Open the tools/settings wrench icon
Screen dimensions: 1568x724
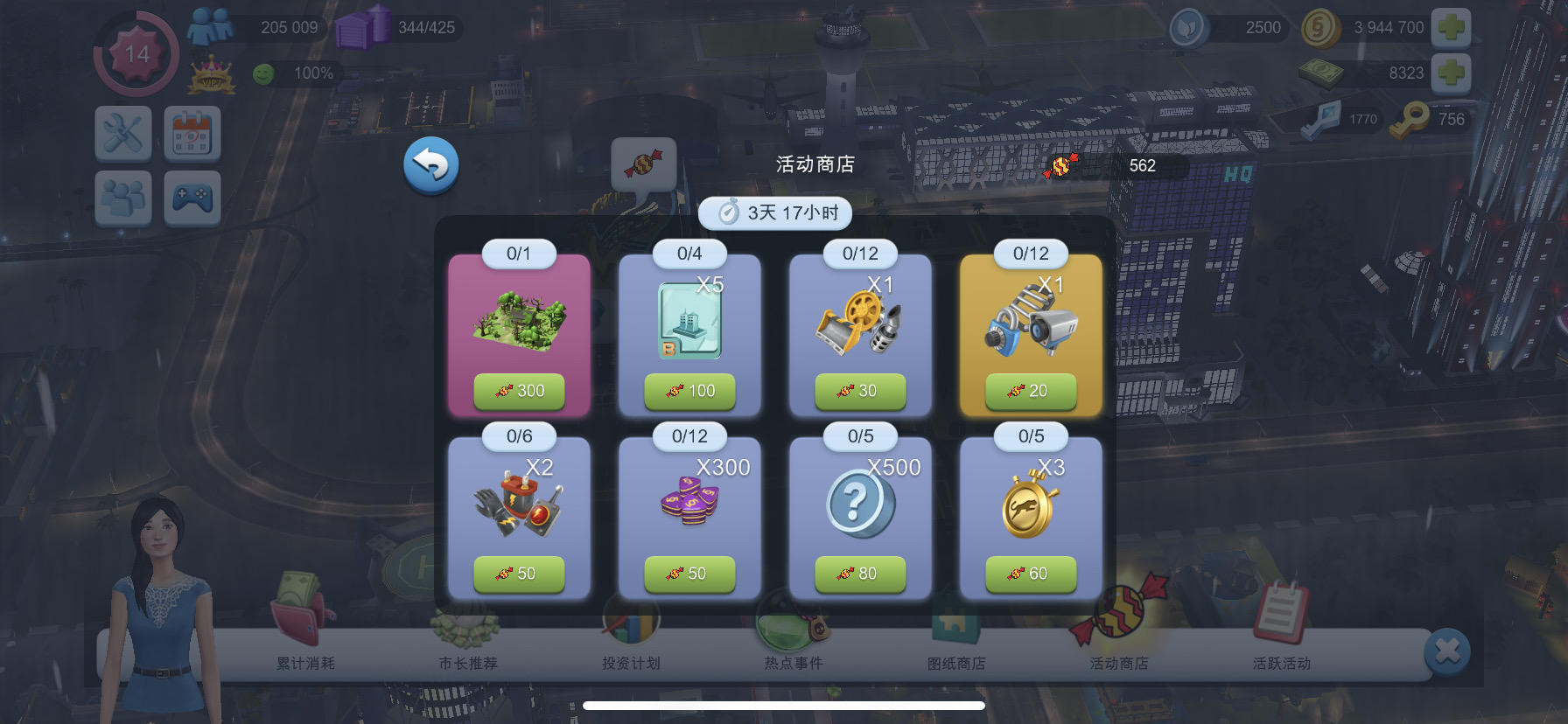coord(122,134)
